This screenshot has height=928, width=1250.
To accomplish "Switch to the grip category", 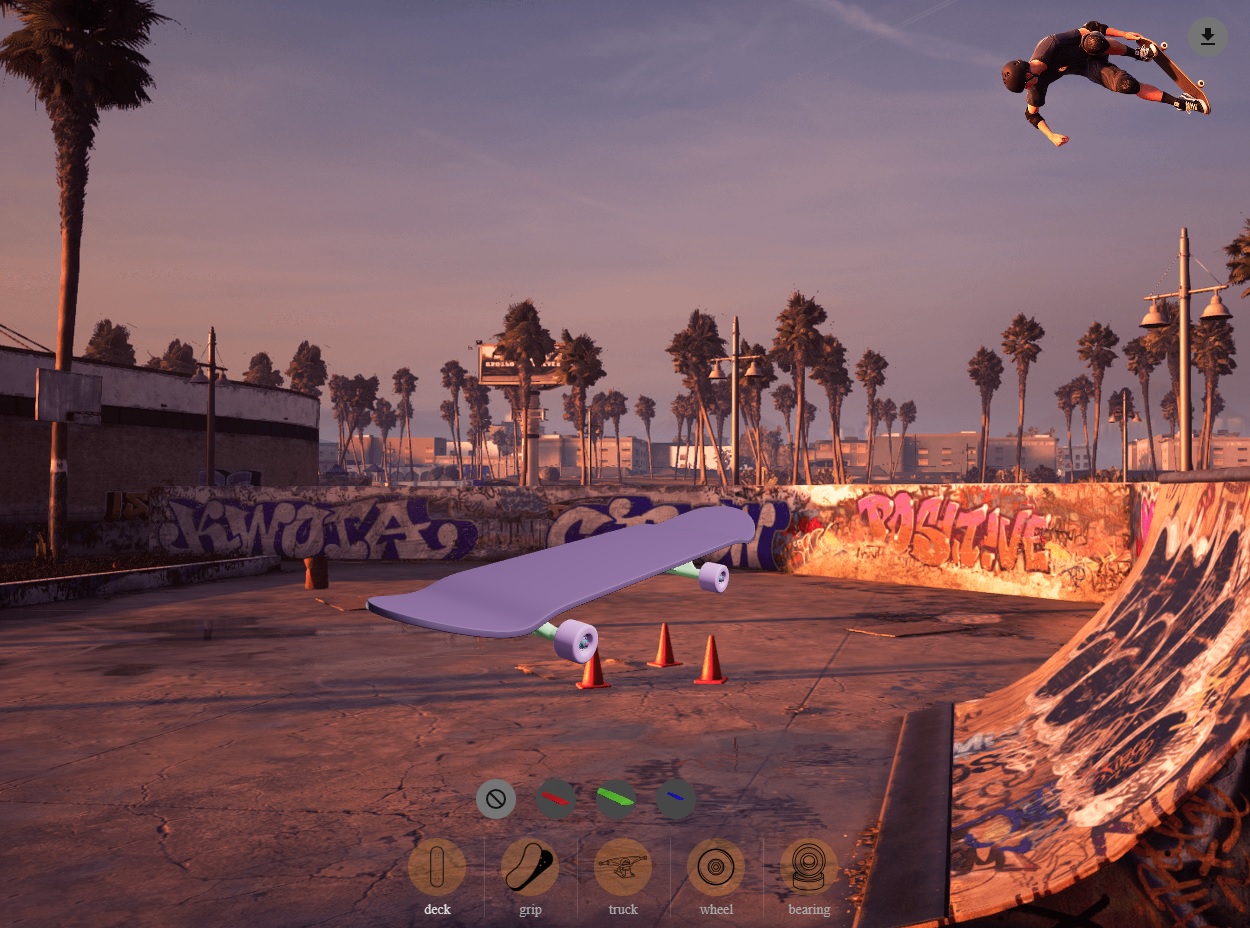I will [530, 867].
